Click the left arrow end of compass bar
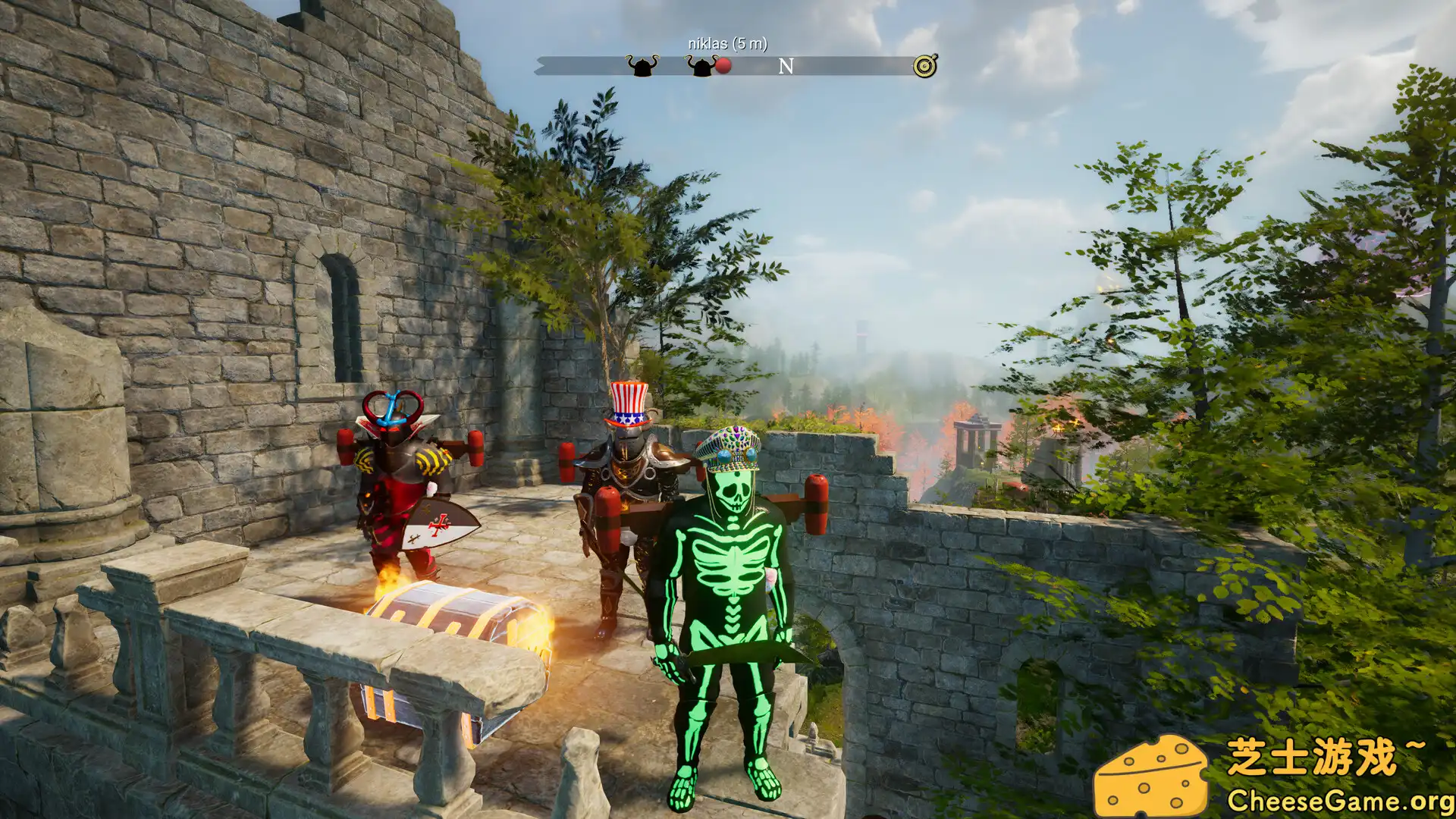1456x819 pixels. click(x=541, y=67)
